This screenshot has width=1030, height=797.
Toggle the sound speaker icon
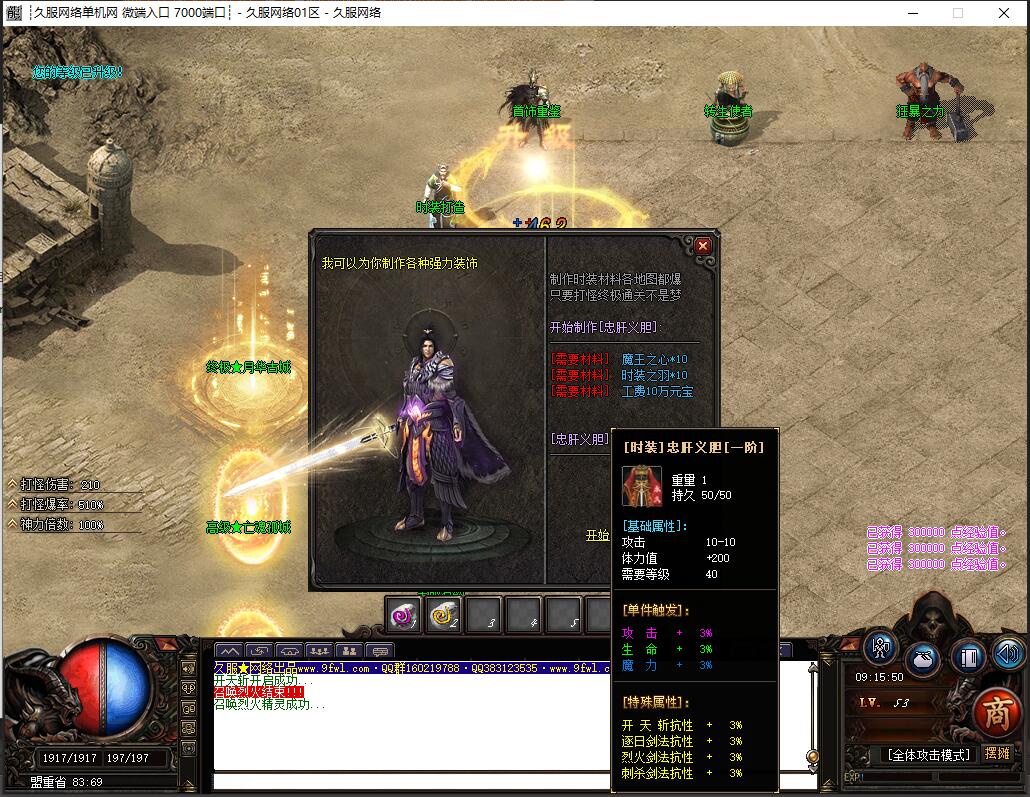(x=1008, y=654)
